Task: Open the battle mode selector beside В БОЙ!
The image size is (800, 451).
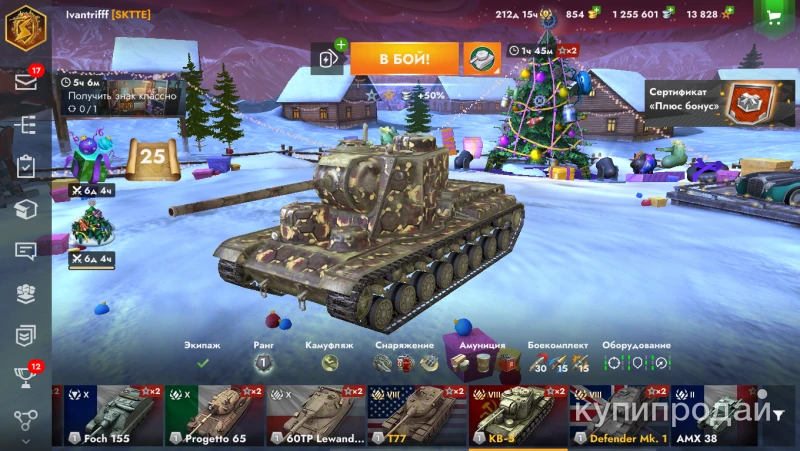Action: [482, 59]
